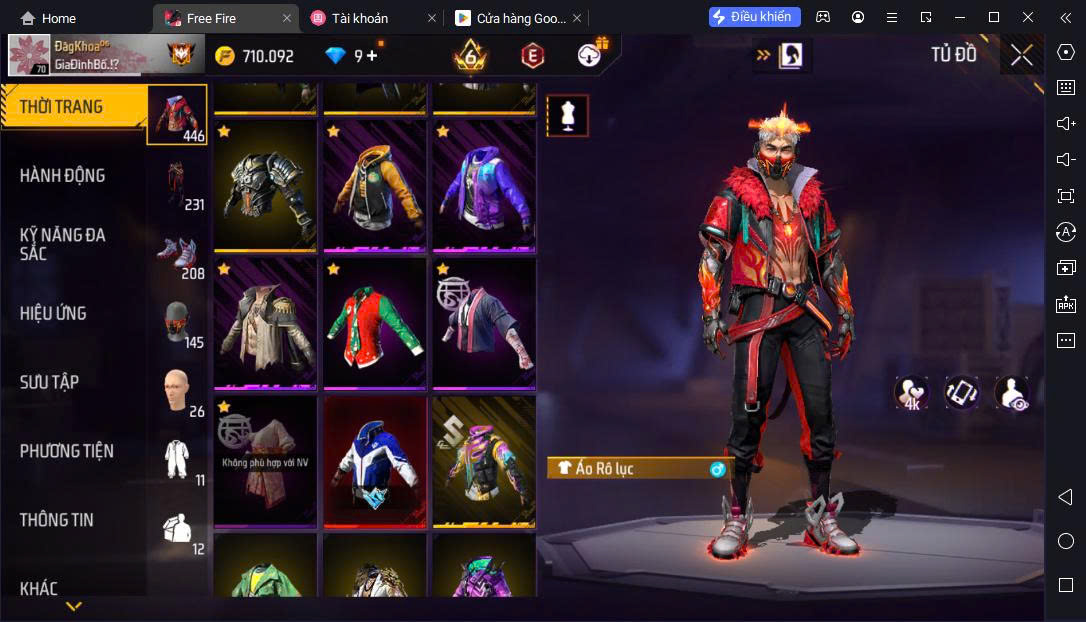Choose the beige trench coat item
1086x622 pixels.
pyautogui.click(x=265, y=323)
